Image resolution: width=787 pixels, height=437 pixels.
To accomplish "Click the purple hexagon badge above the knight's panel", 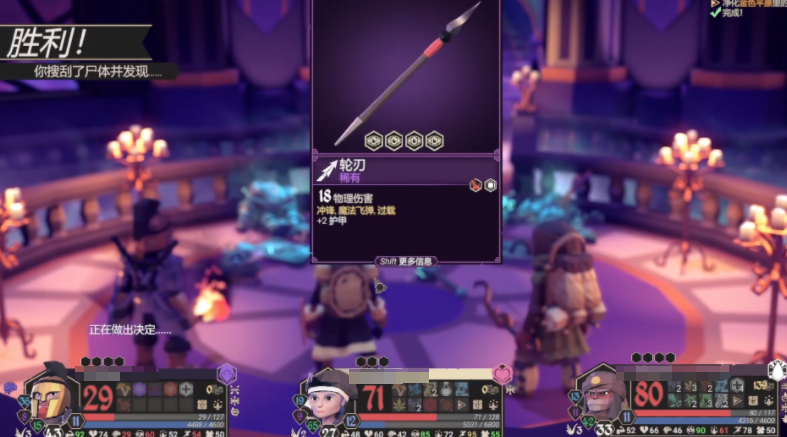I will tap(227, 373).
